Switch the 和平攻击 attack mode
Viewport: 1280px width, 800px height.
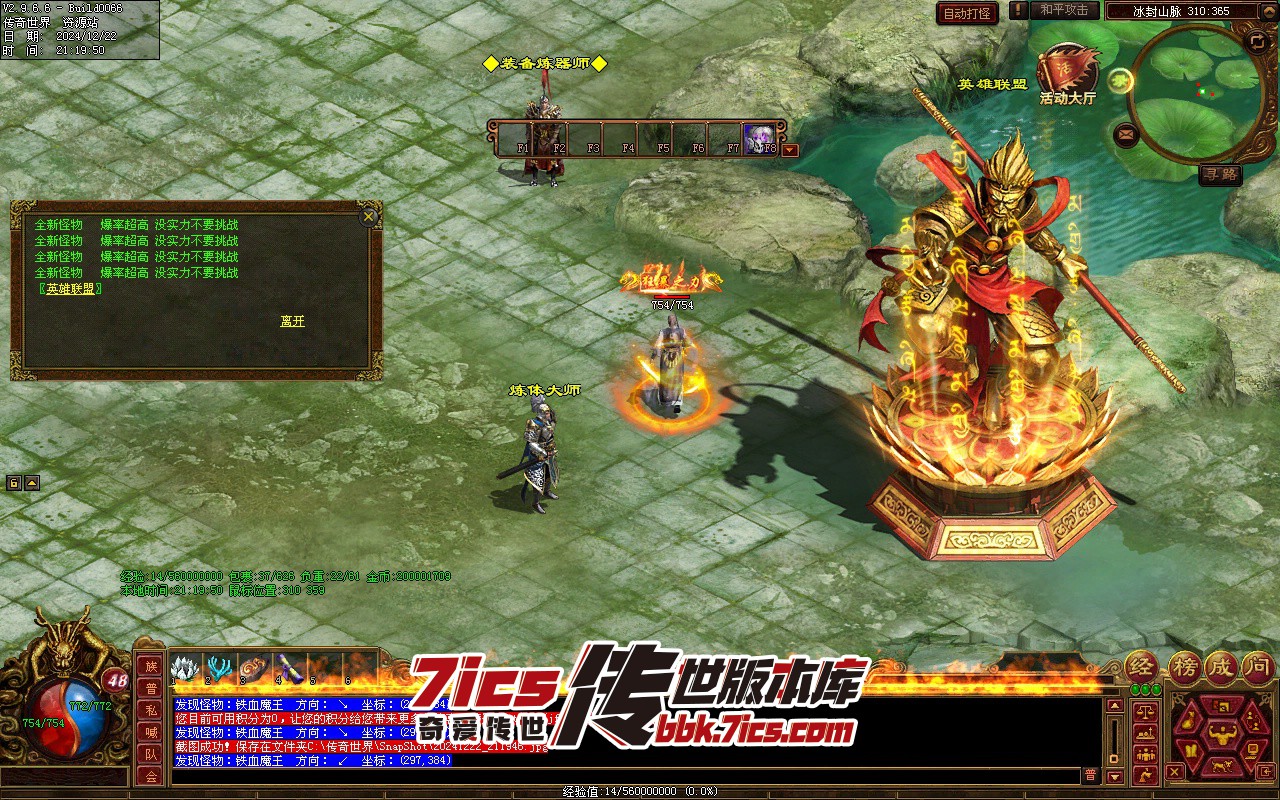click(x=1063, y=10)
